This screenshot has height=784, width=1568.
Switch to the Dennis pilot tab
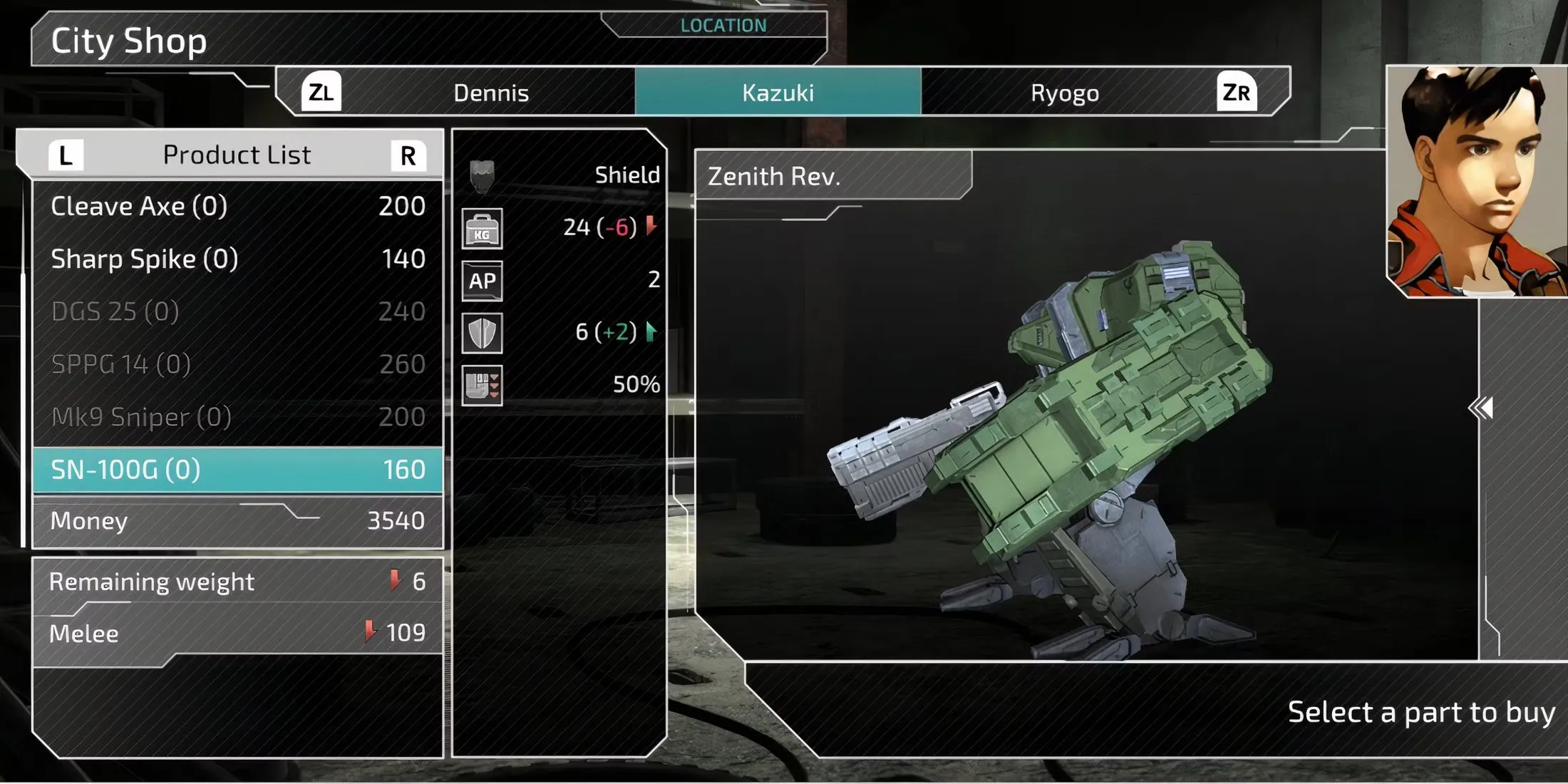click(x=491, y=93)
